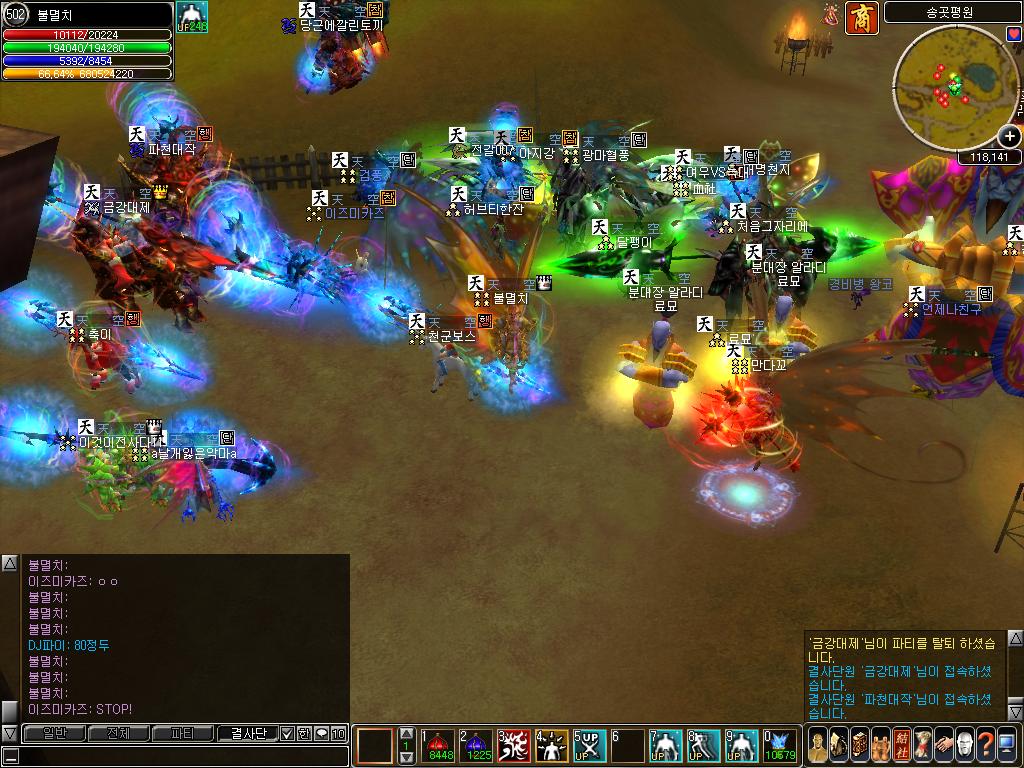Click the heart icon beside the minimap

coord(1014,35)
